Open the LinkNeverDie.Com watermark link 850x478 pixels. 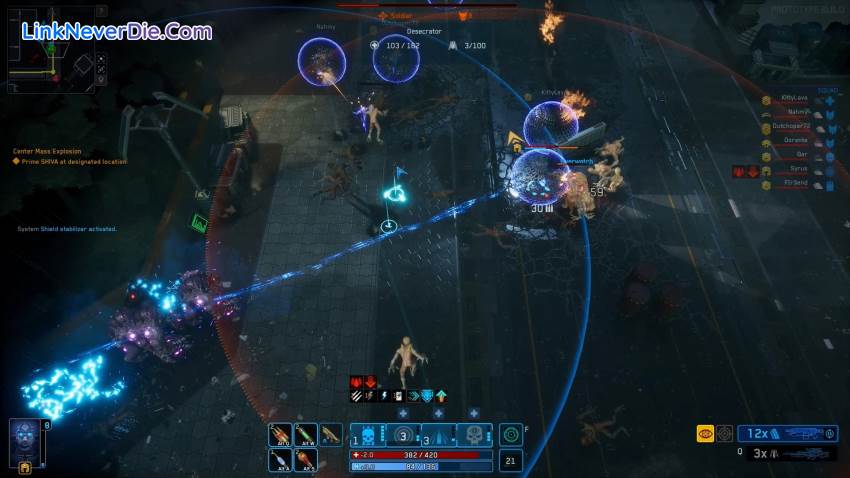coord(117,32)
